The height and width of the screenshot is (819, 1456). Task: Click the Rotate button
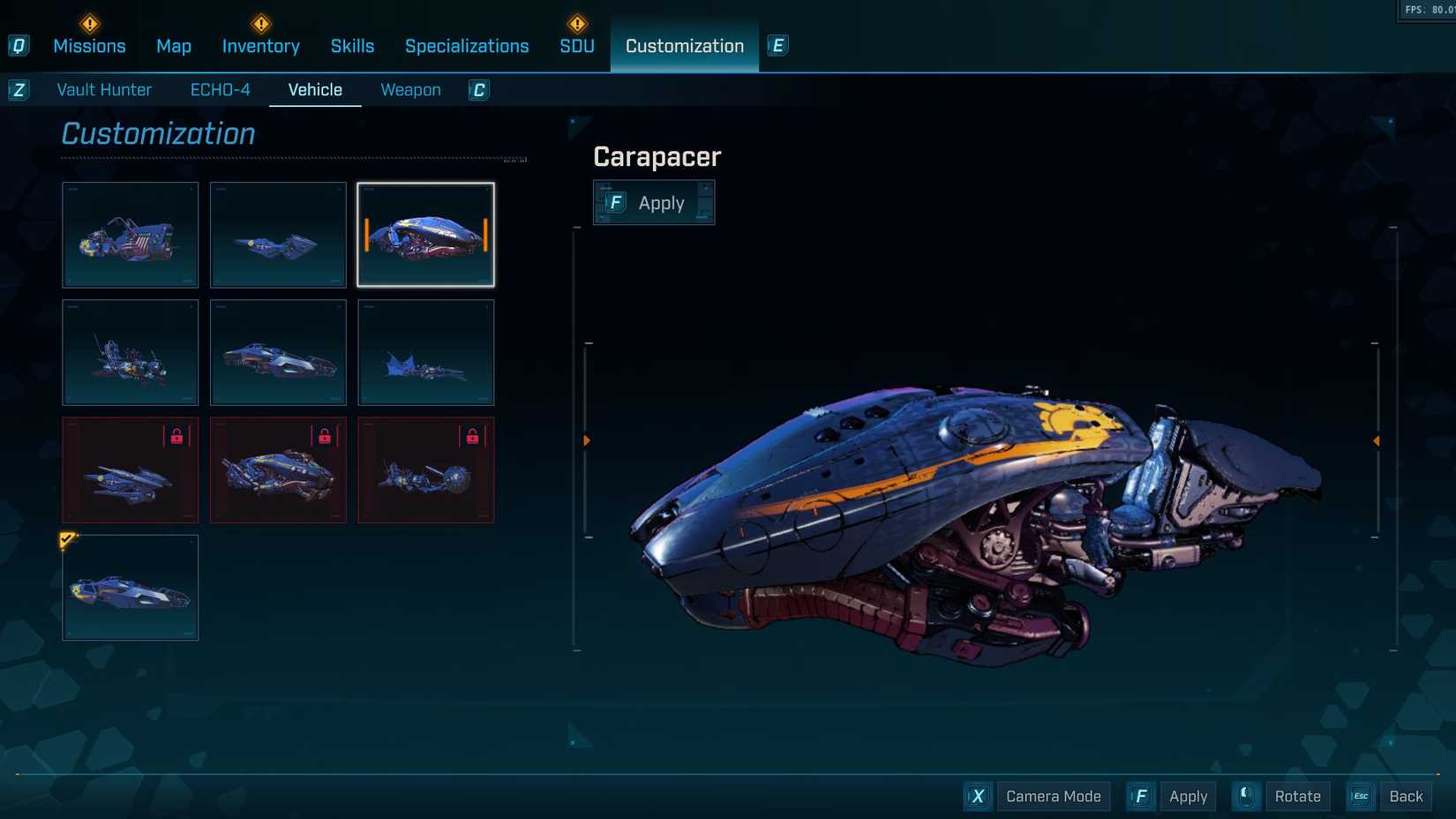[1297, 796]
